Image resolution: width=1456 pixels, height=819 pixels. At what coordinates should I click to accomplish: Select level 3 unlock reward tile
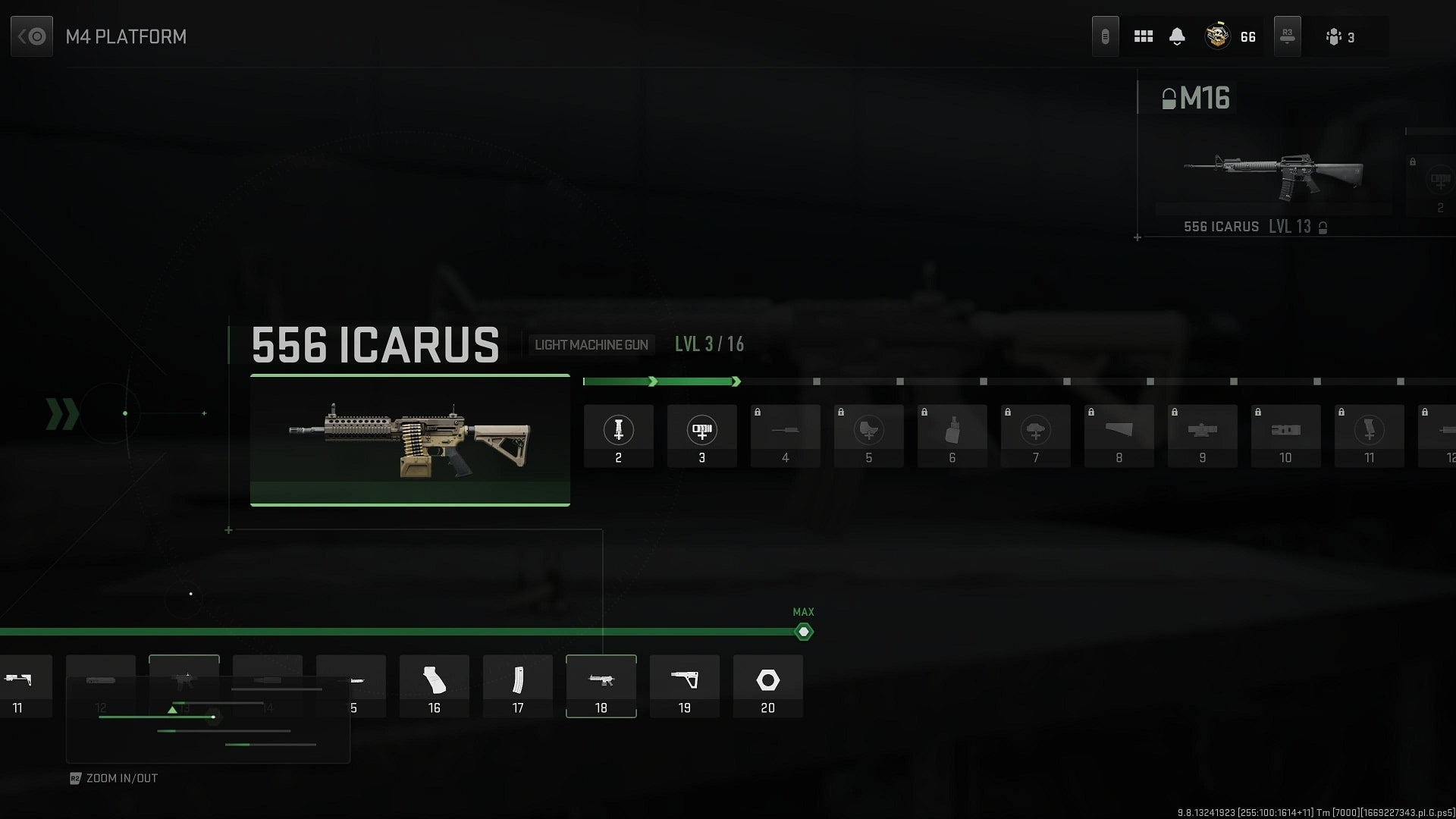[x=701, y=436]
